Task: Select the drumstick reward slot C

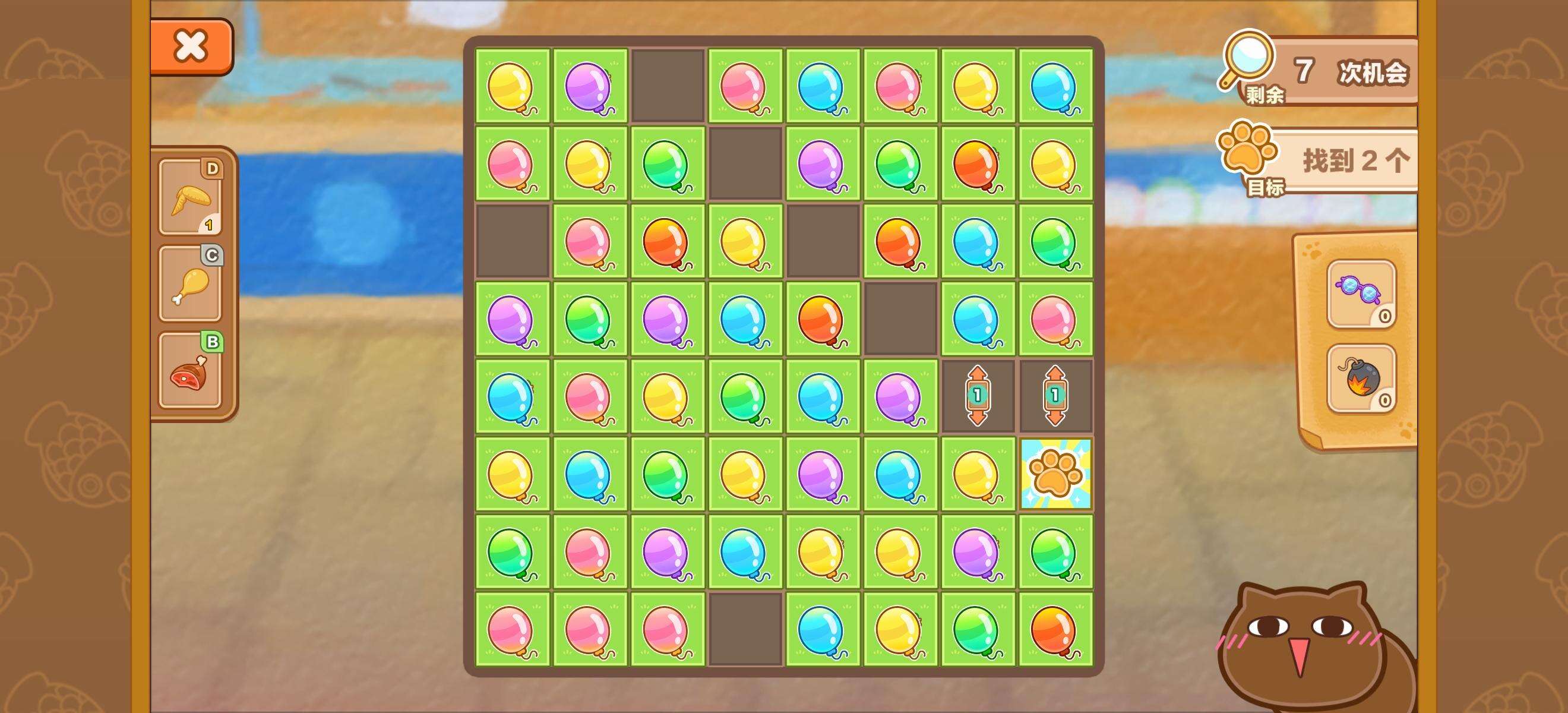Action: 191,283
